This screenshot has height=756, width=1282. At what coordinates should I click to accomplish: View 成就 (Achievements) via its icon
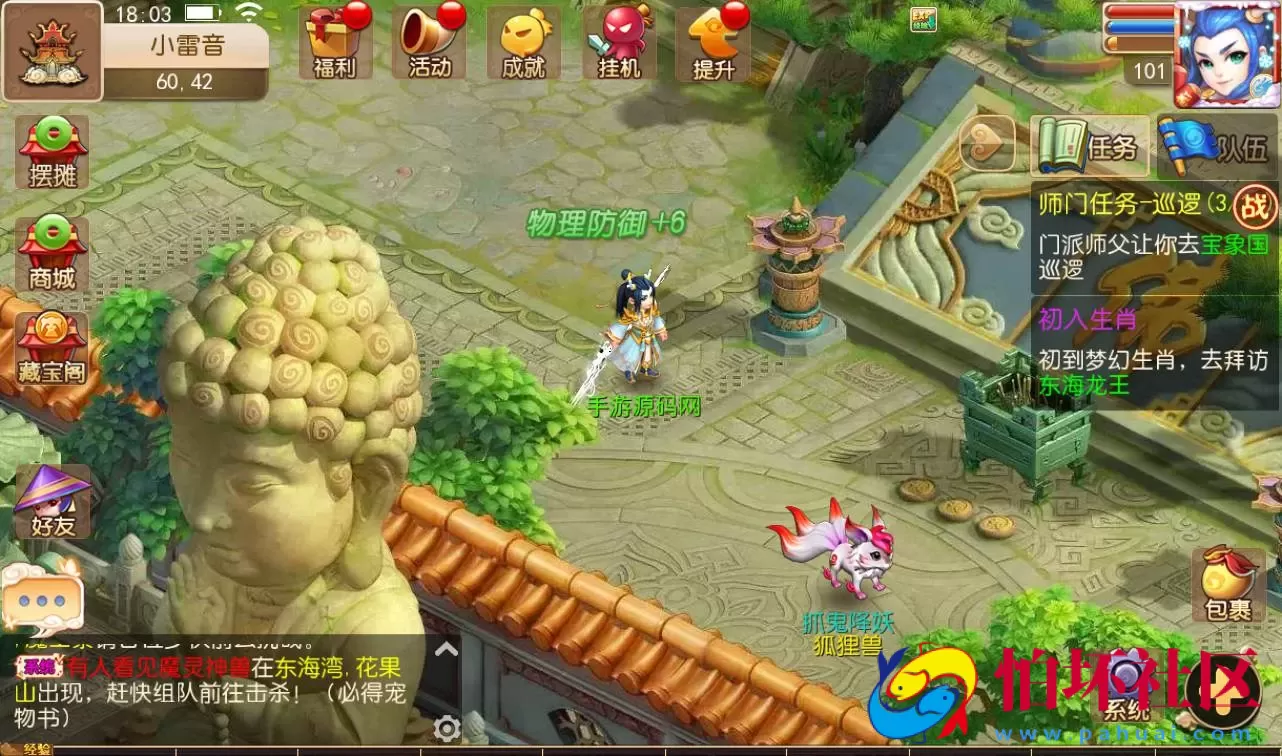(x=522, y=42)
